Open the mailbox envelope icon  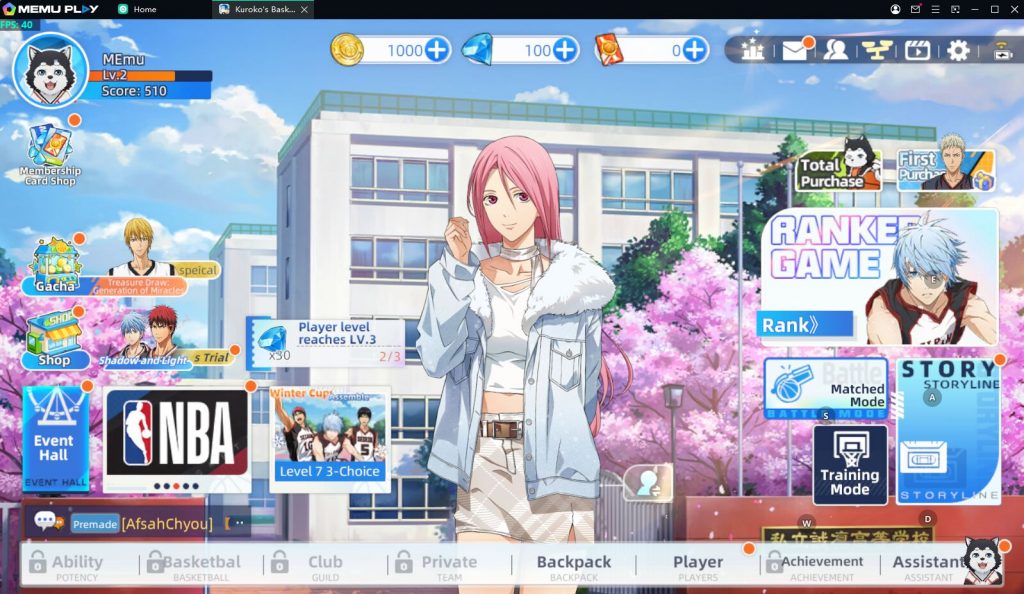[x=795, y=51]
